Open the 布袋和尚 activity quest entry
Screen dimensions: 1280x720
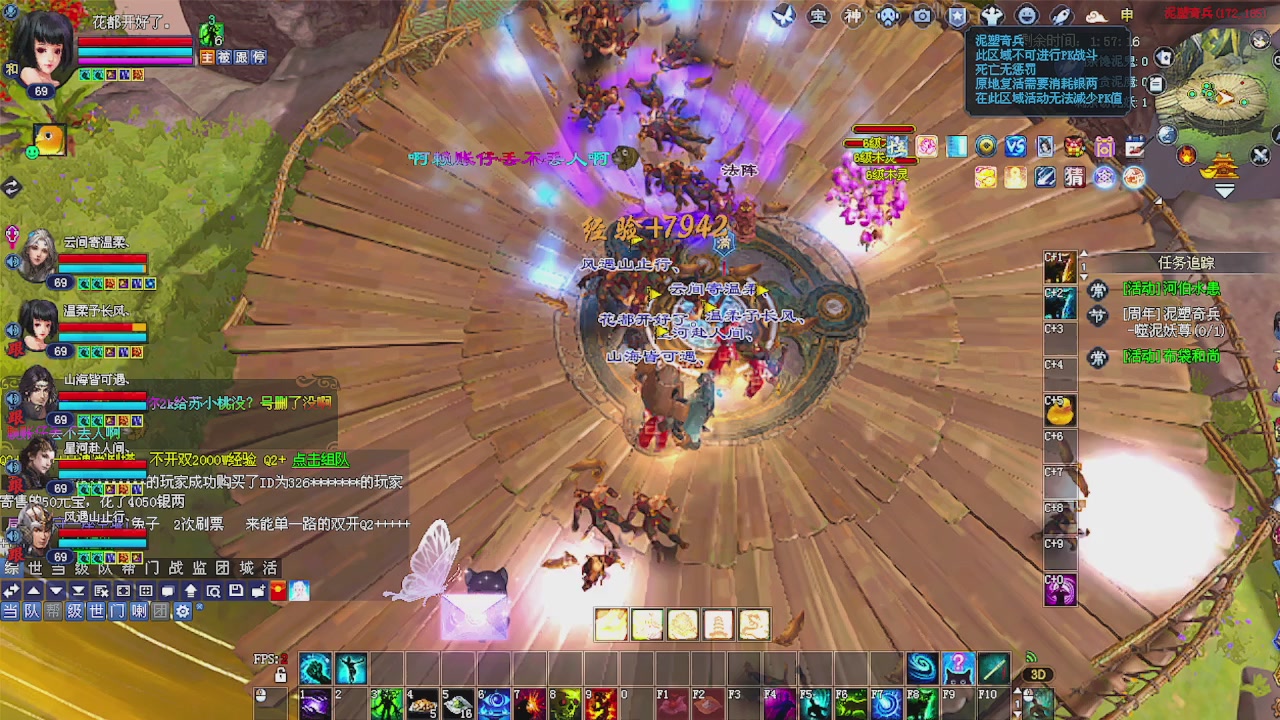point(1170,356)
